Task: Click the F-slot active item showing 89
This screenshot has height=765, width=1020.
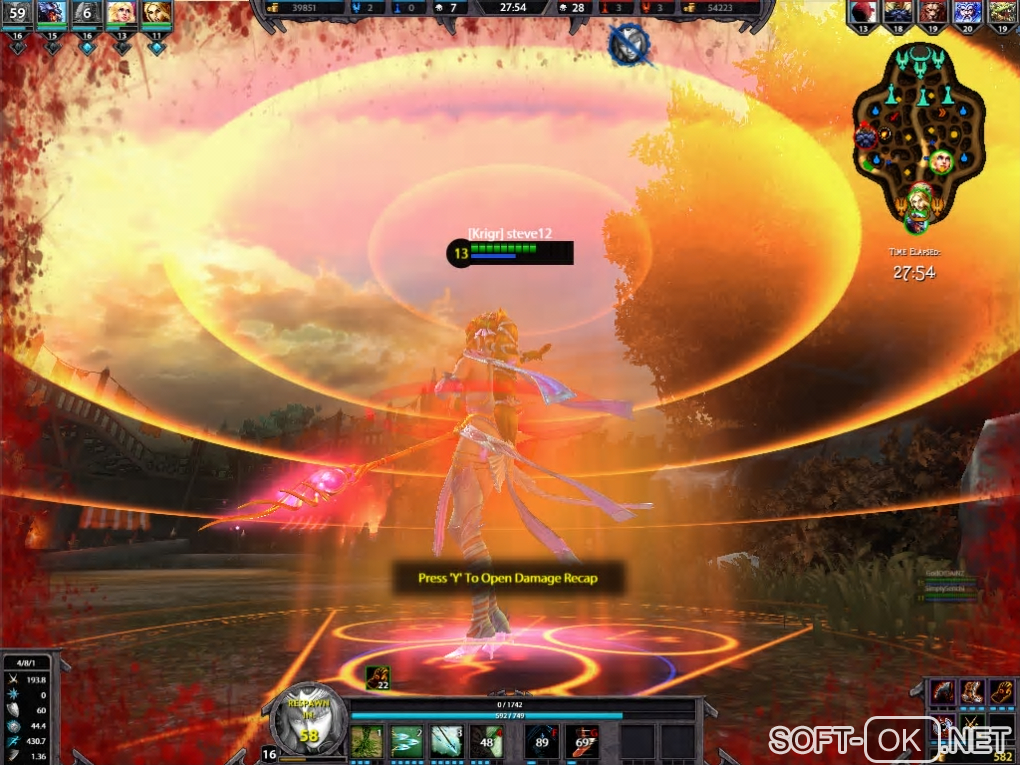Action: pos(542,741)
